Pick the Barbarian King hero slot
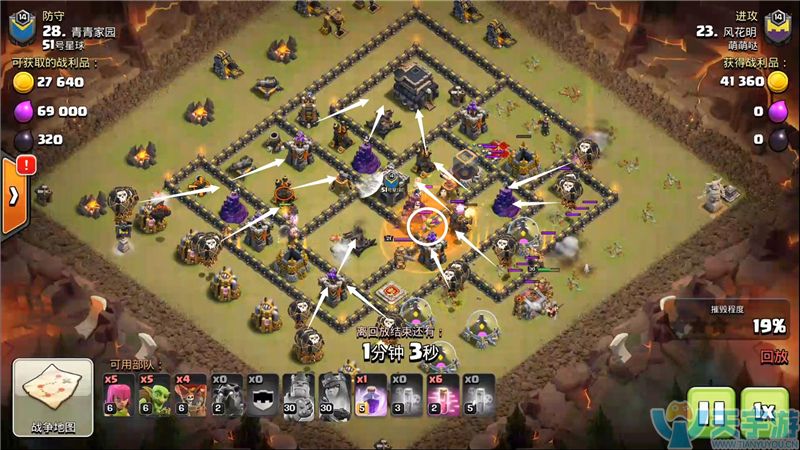This screenshot has height=450, width=800. point(298,393)
